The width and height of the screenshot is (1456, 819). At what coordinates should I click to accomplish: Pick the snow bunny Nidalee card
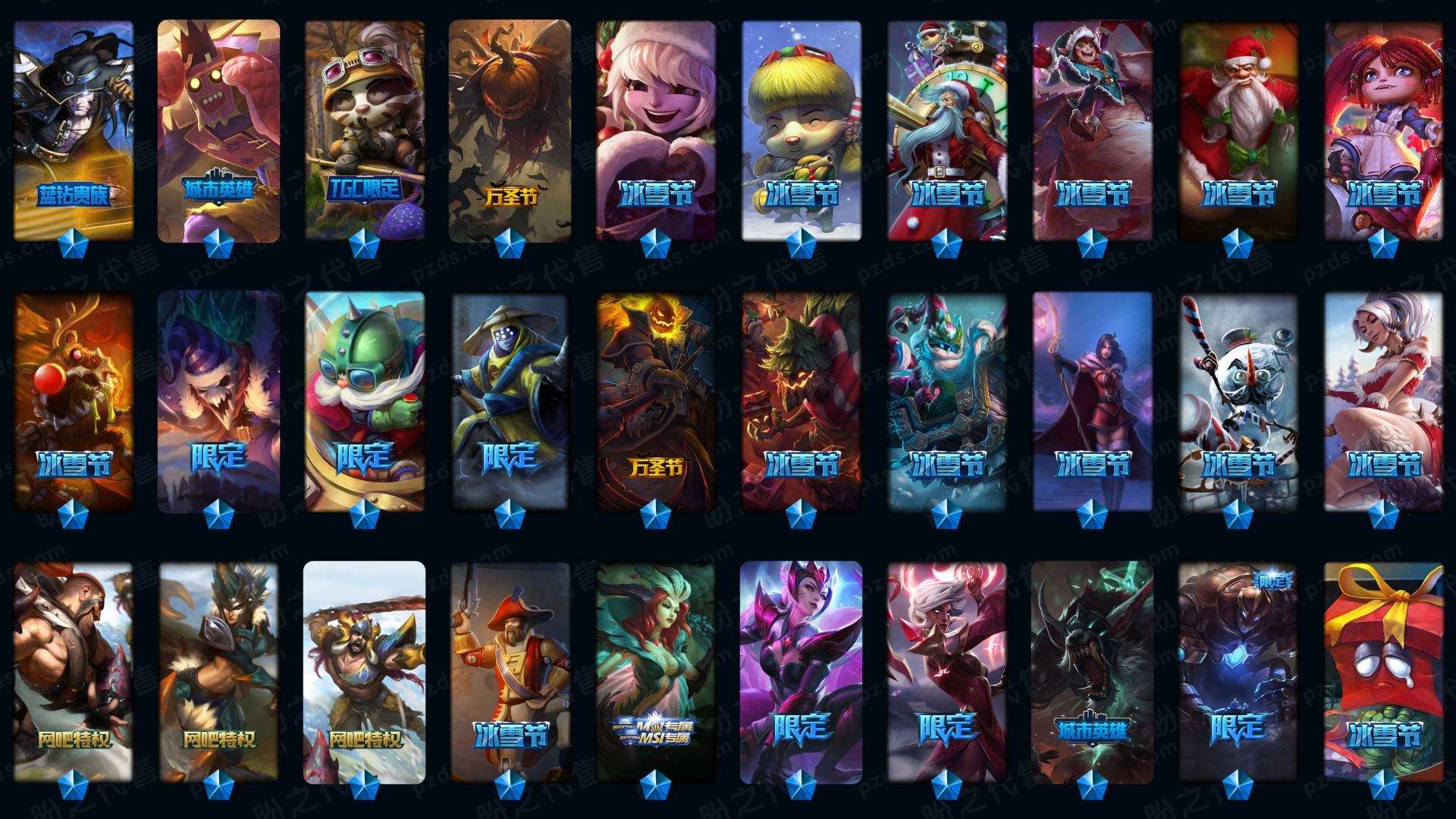tap(1384, 402)
